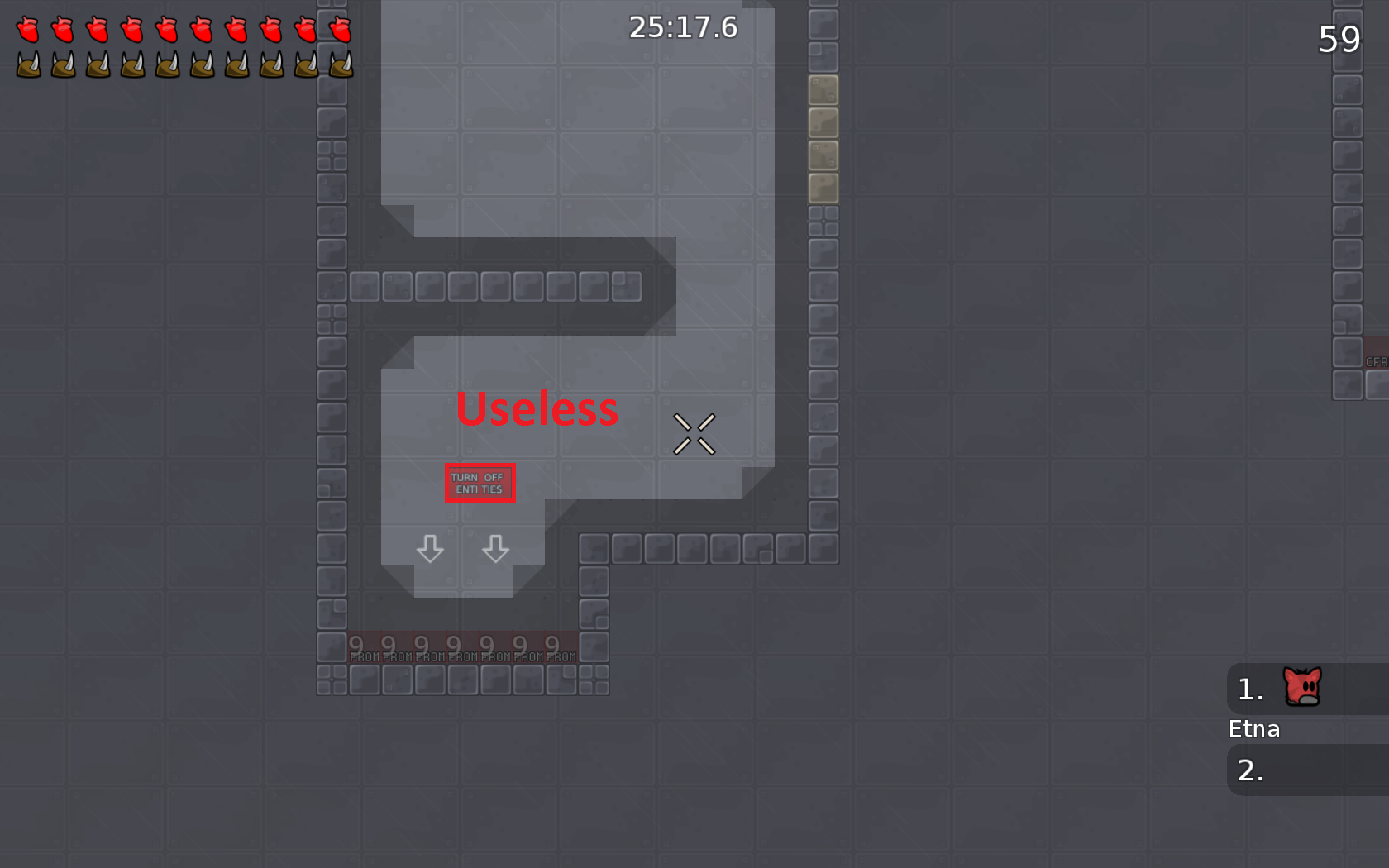Screen dimensions: 1389x868
Task: Click the left down-arrow speedup tile
Action: [431, 550]
